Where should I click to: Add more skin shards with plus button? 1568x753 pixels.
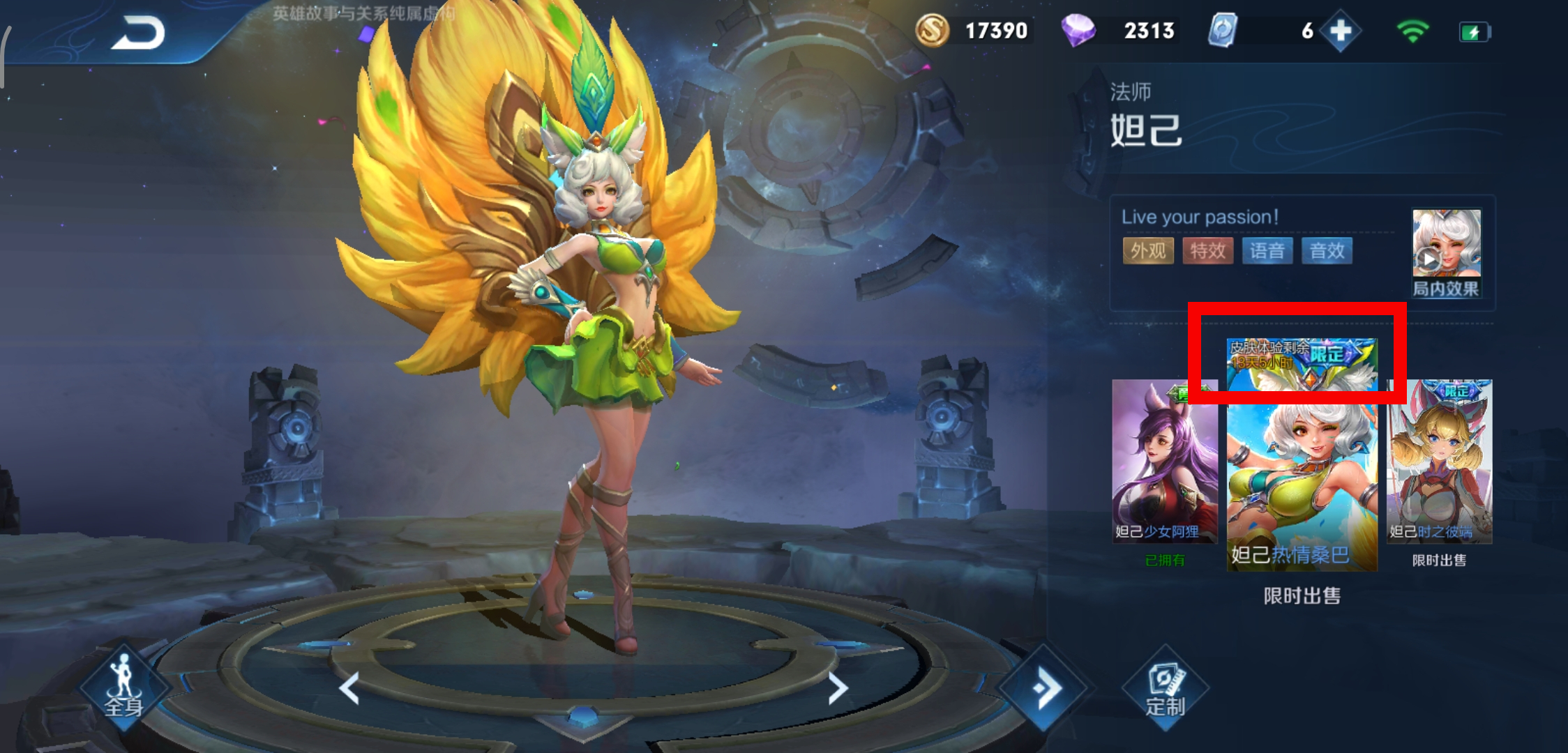click(1340, 31)
